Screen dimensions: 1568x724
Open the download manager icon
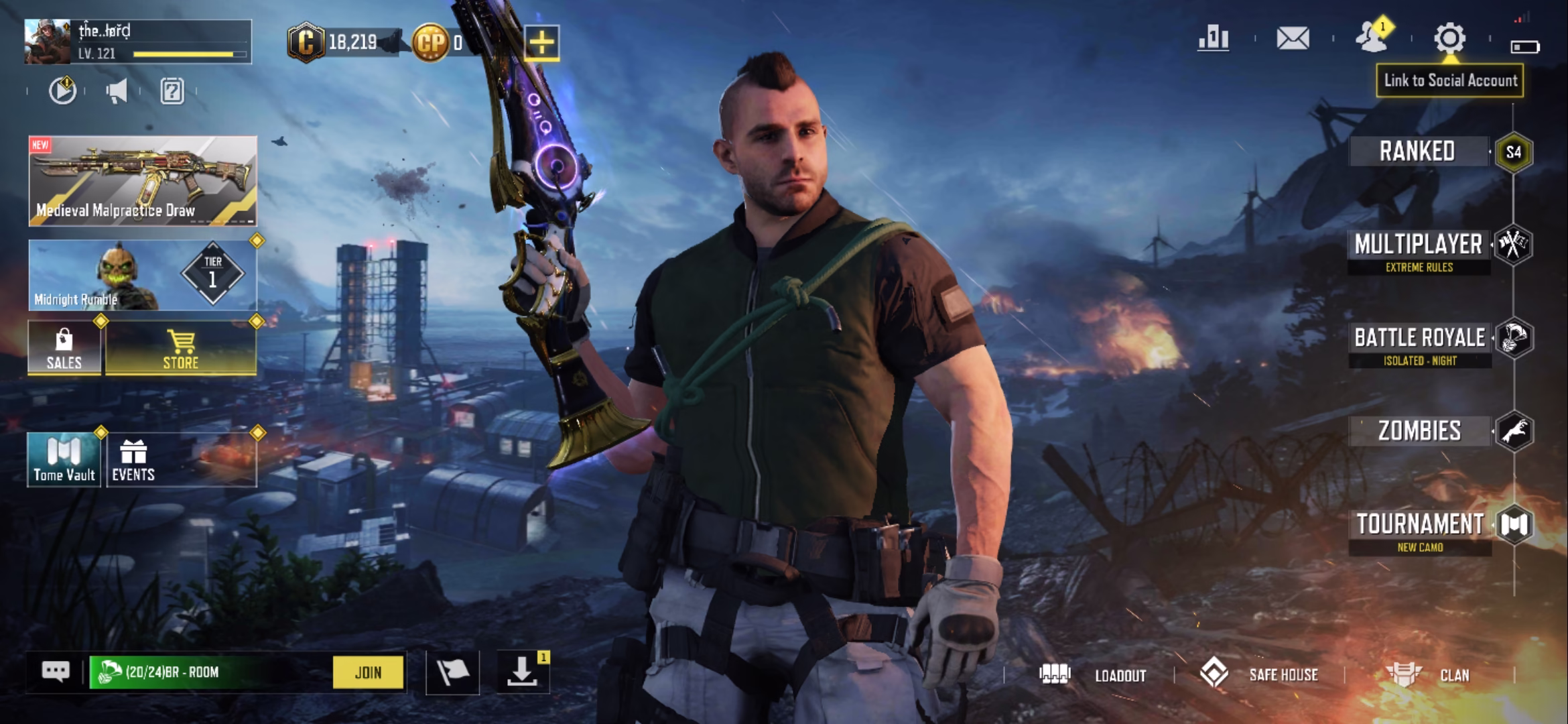pyautogui.click(x=522, y=672)
